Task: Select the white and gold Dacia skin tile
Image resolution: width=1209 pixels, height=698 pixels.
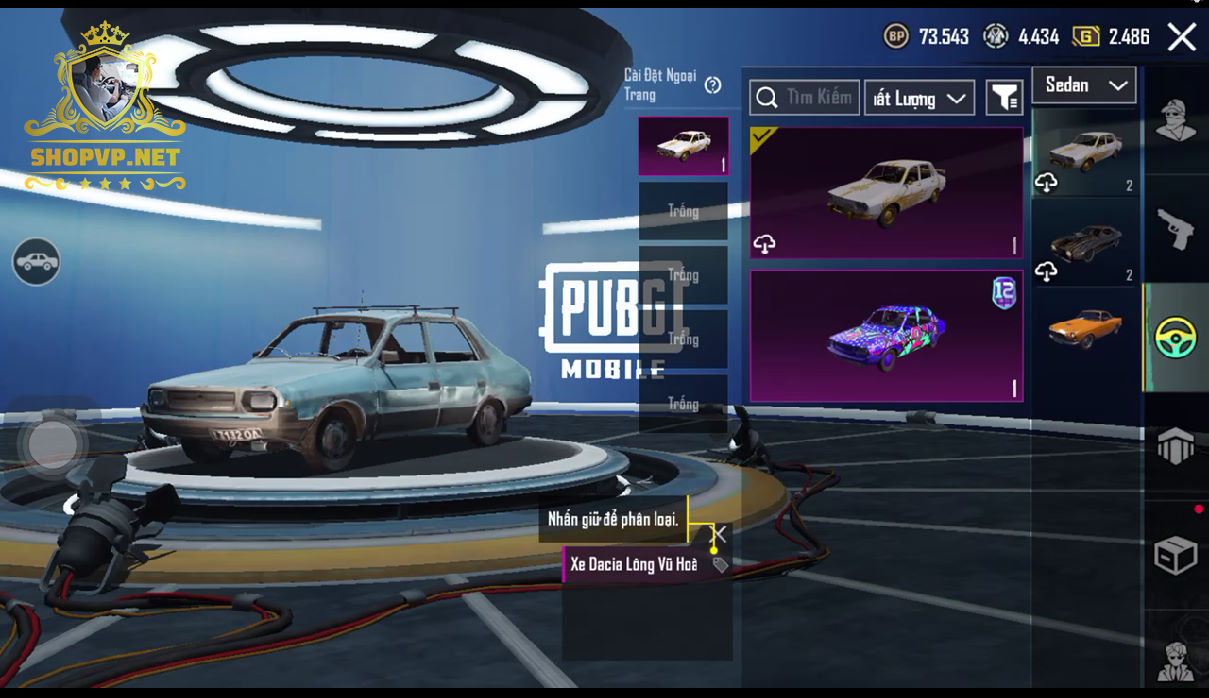Action: 886,192
